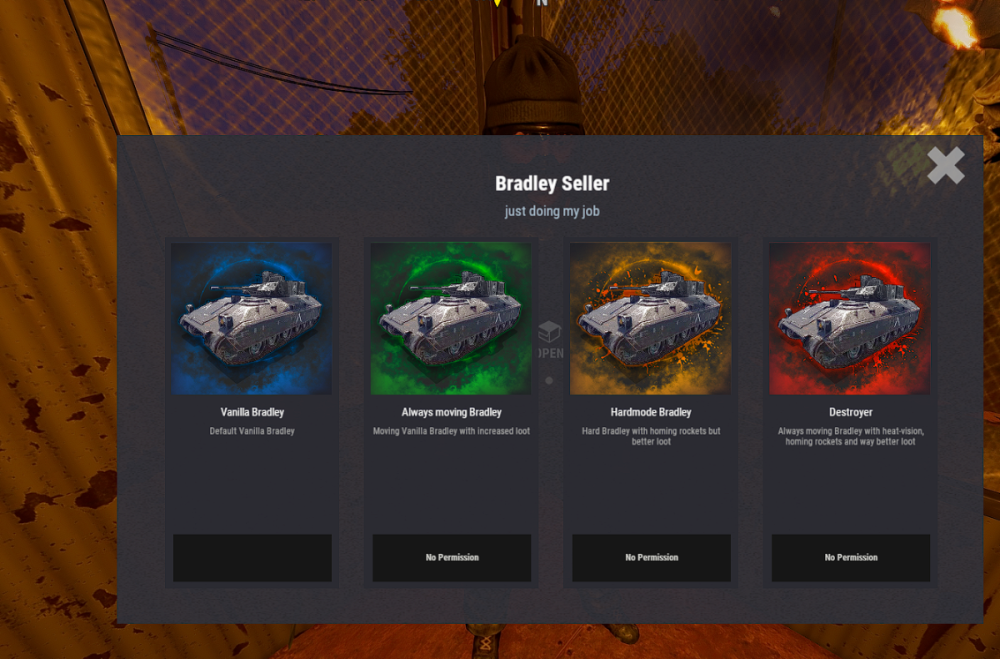Click No Permission under Always moving Bradley
The width and height of the screenshot is (1000, 659).
pos(452,557)
